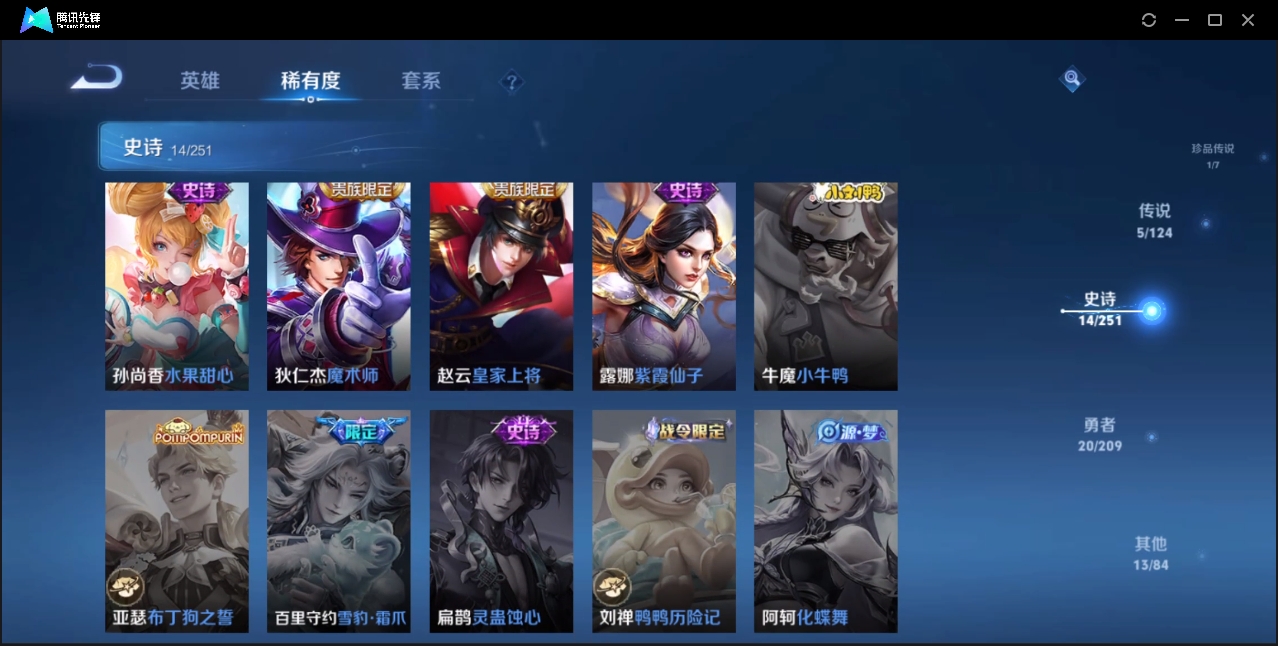
Task: Close the emulator window
Action: (1248, 20)
